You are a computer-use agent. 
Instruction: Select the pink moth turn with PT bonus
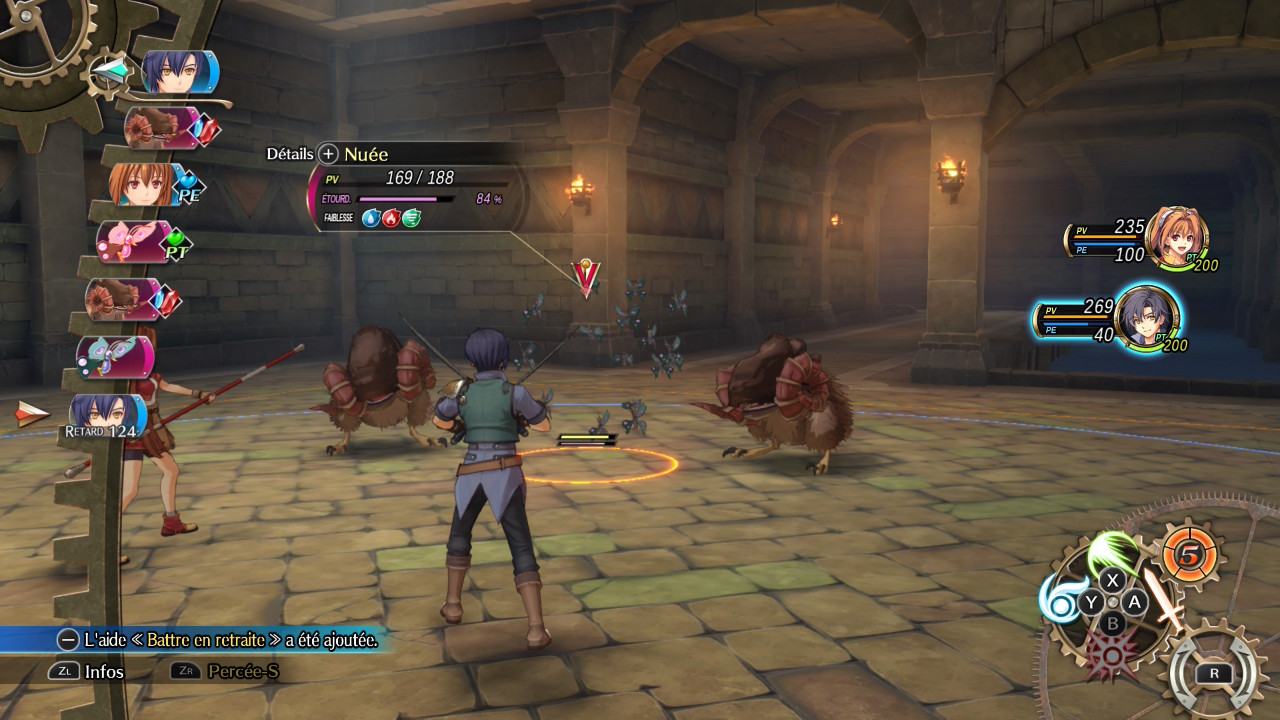(x=132, y=241)
